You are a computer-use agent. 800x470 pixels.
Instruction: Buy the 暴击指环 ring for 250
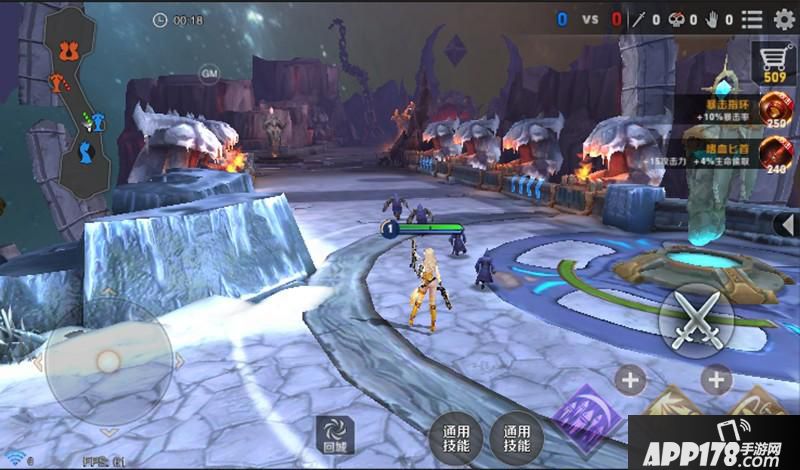(x=773, y=108)
